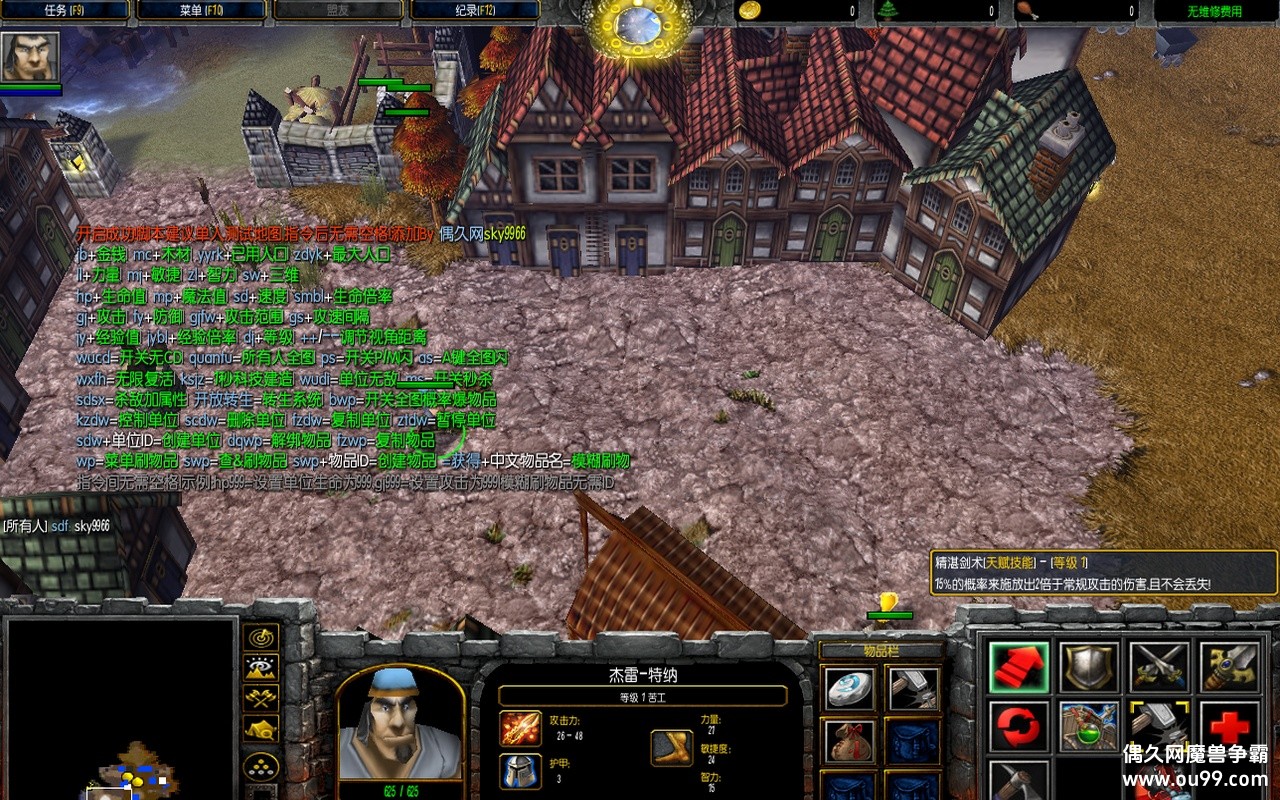Open the green potion shop command icon
Image resolution: width=1280 pixels, height=800 pixels.
(1089, 726)
